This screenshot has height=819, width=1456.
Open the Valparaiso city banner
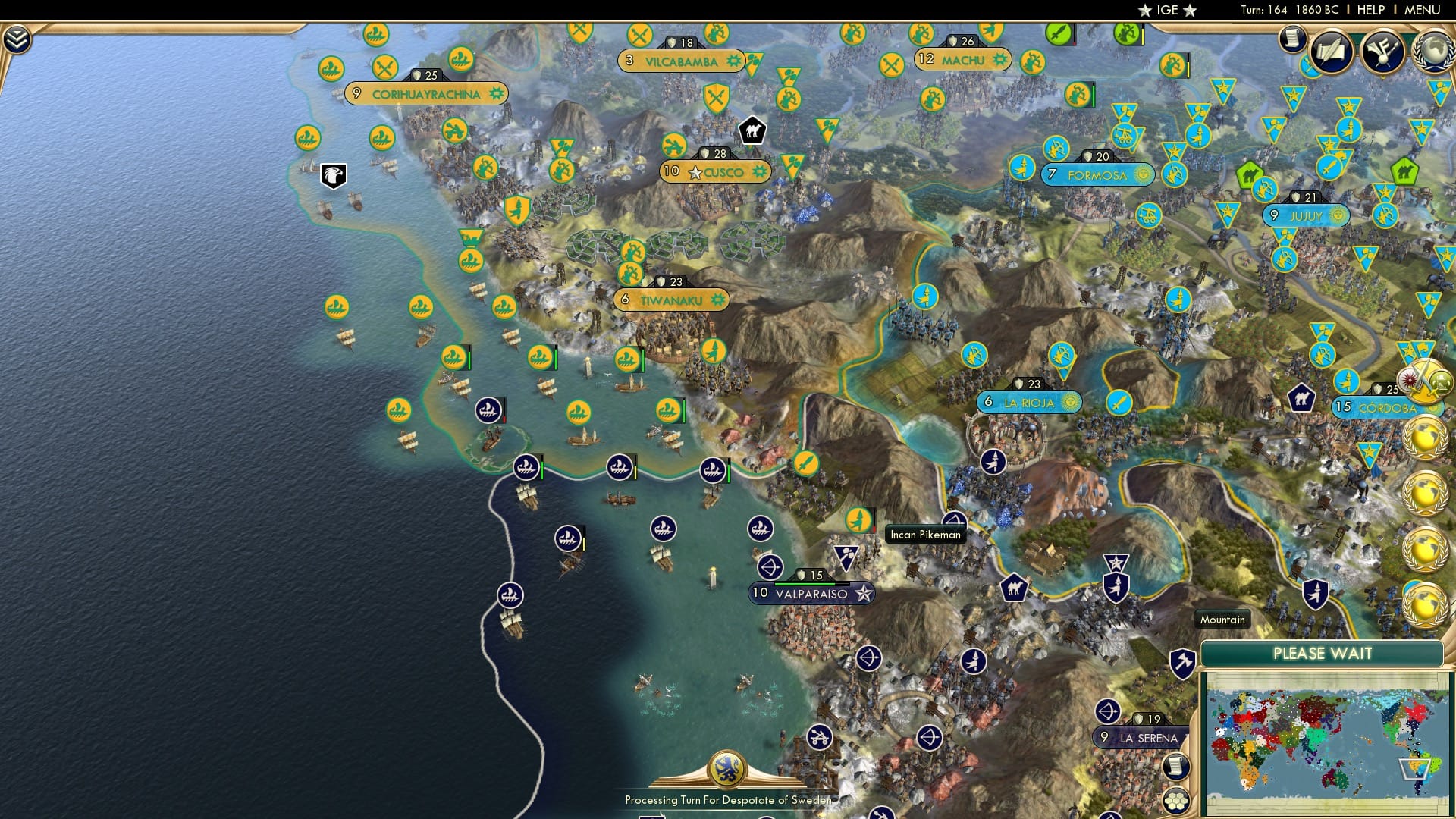(811, 594)
